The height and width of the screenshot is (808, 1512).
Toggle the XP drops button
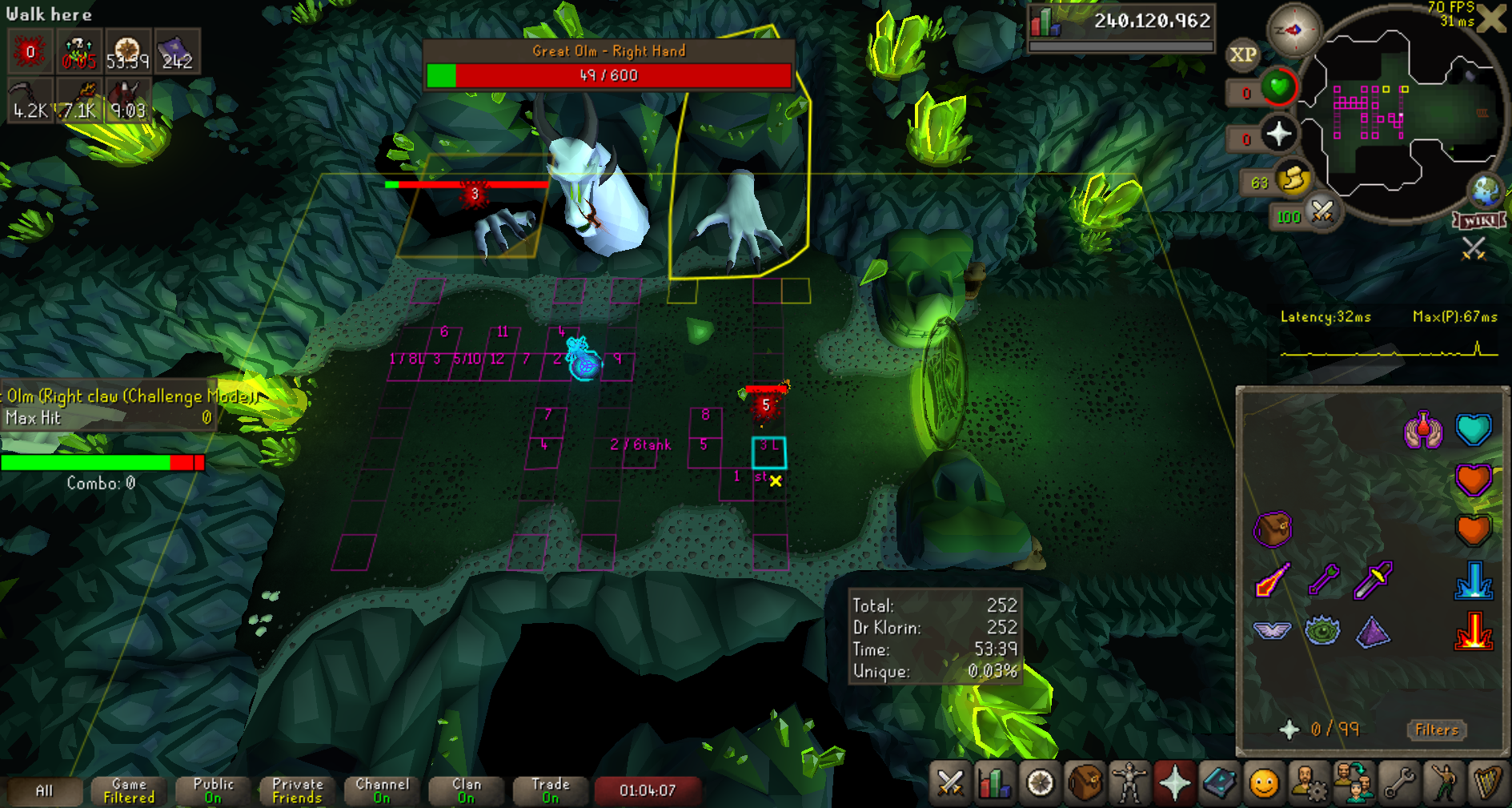coord(1242,54)
